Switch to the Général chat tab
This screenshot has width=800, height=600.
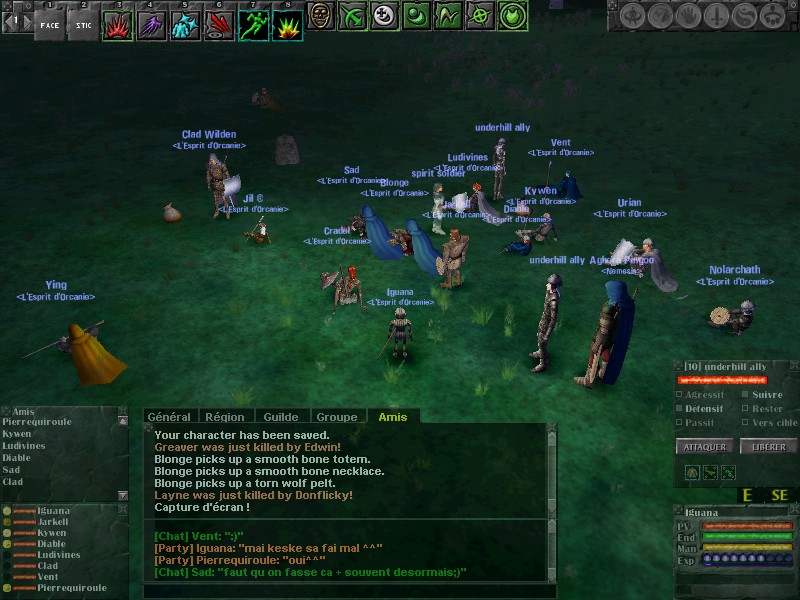pyautogui.click(x=169, y=417)
